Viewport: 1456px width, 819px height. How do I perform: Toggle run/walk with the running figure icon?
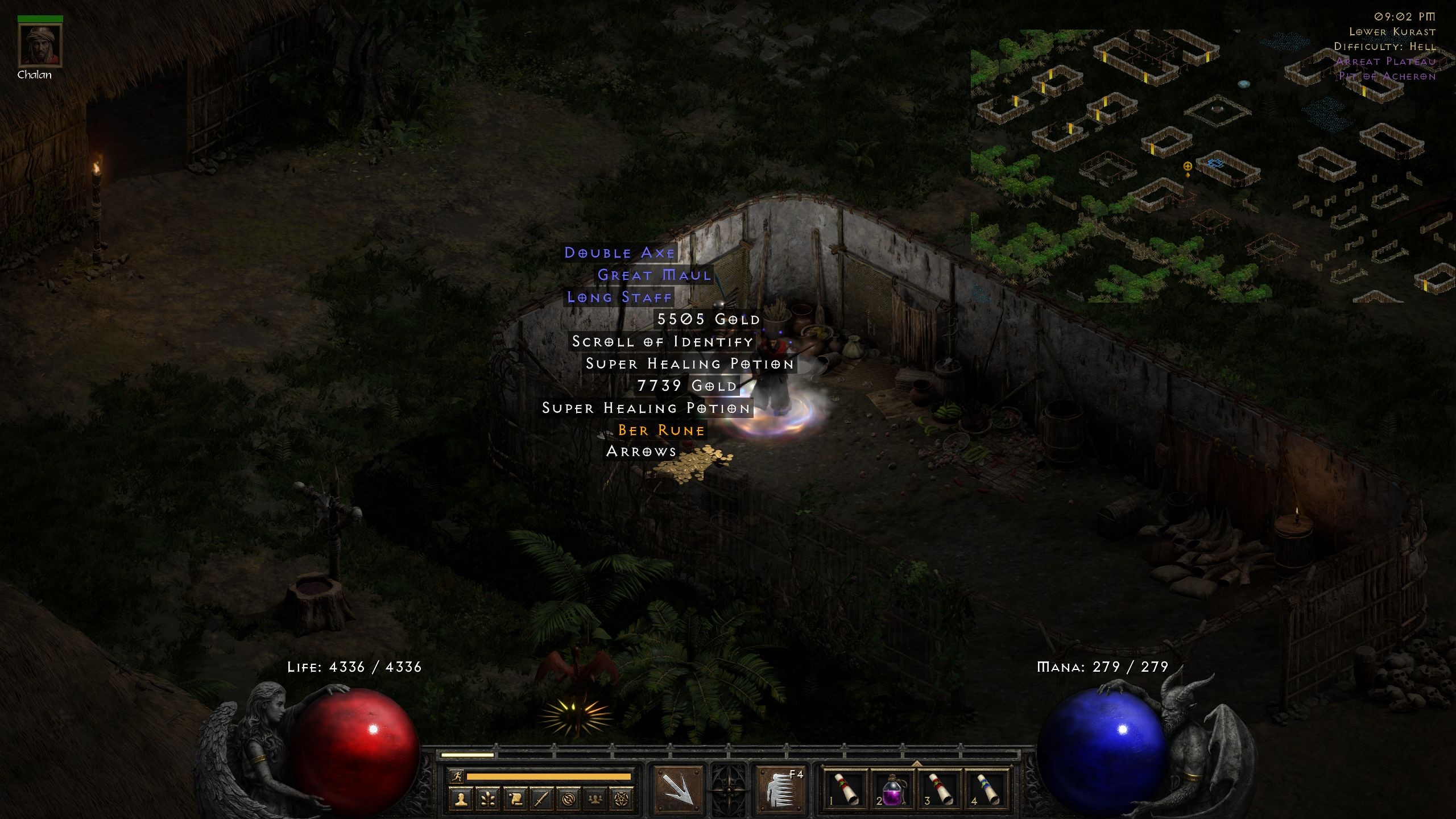pyautogui.click(x=457, y=777)
